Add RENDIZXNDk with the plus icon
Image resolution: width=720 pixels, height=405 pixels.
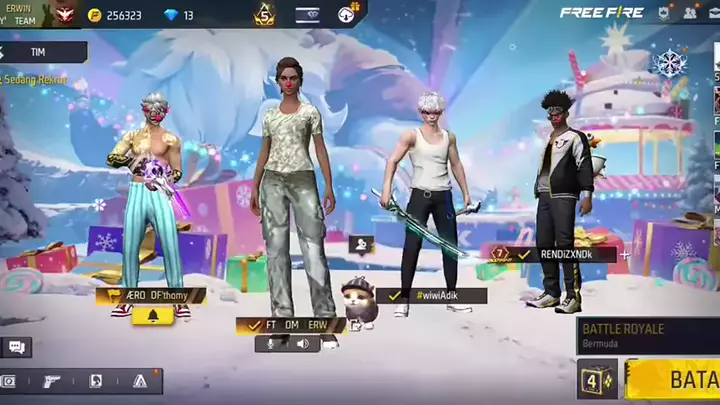click(625, 254)
